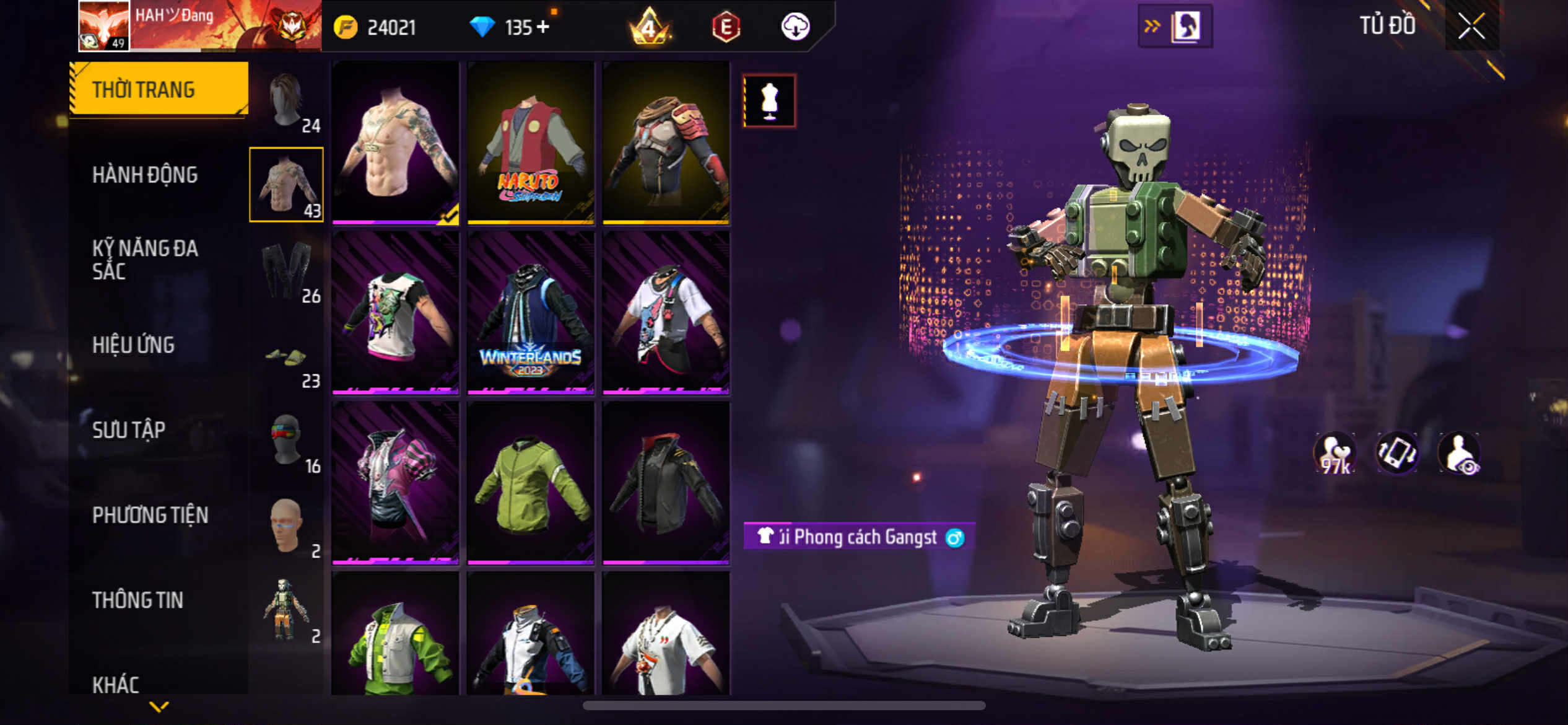Choose the pants category with 26 items

click(x=287, y=271)
